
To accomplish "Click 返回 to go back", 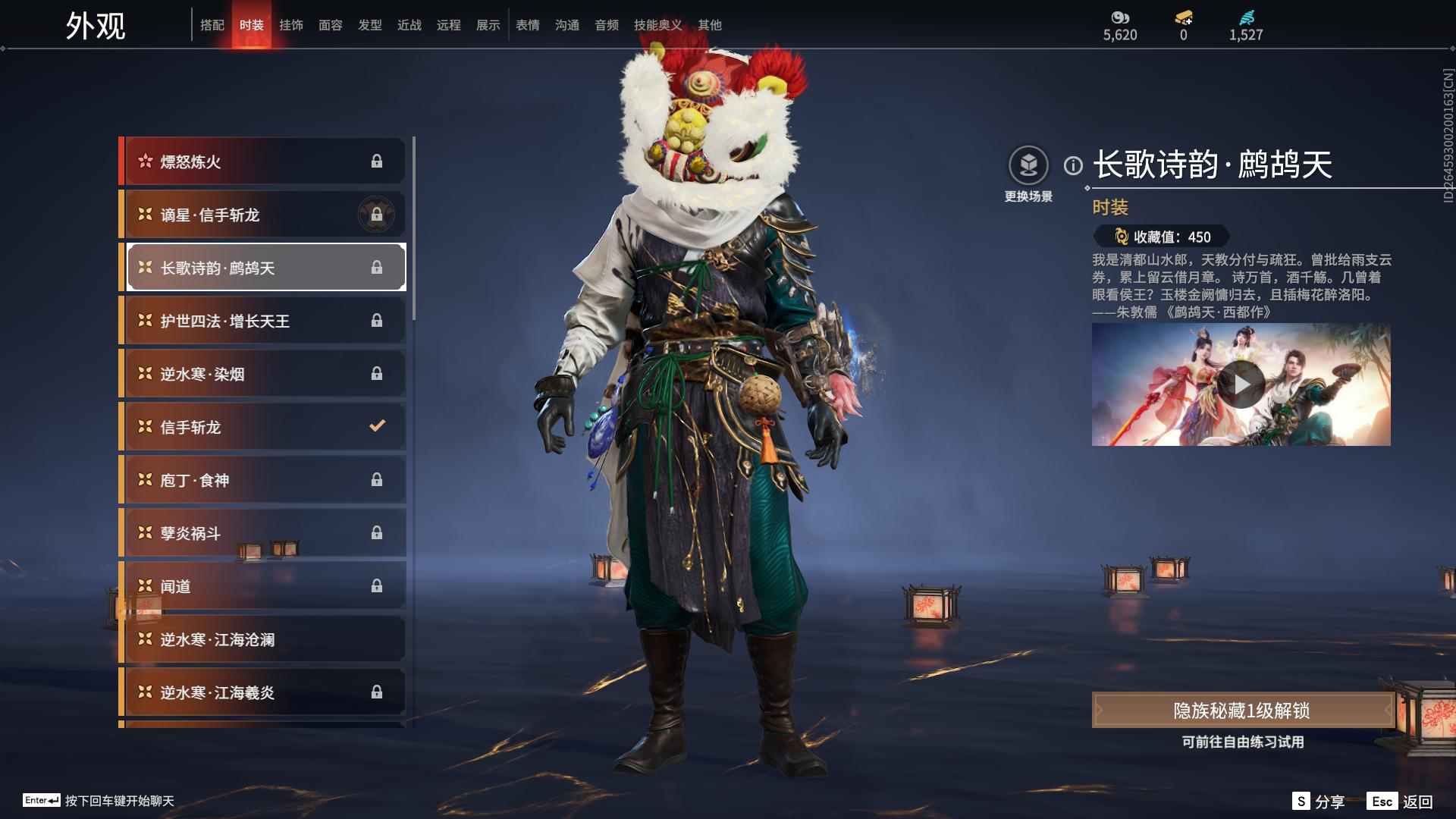I will tap(1401, 802).
